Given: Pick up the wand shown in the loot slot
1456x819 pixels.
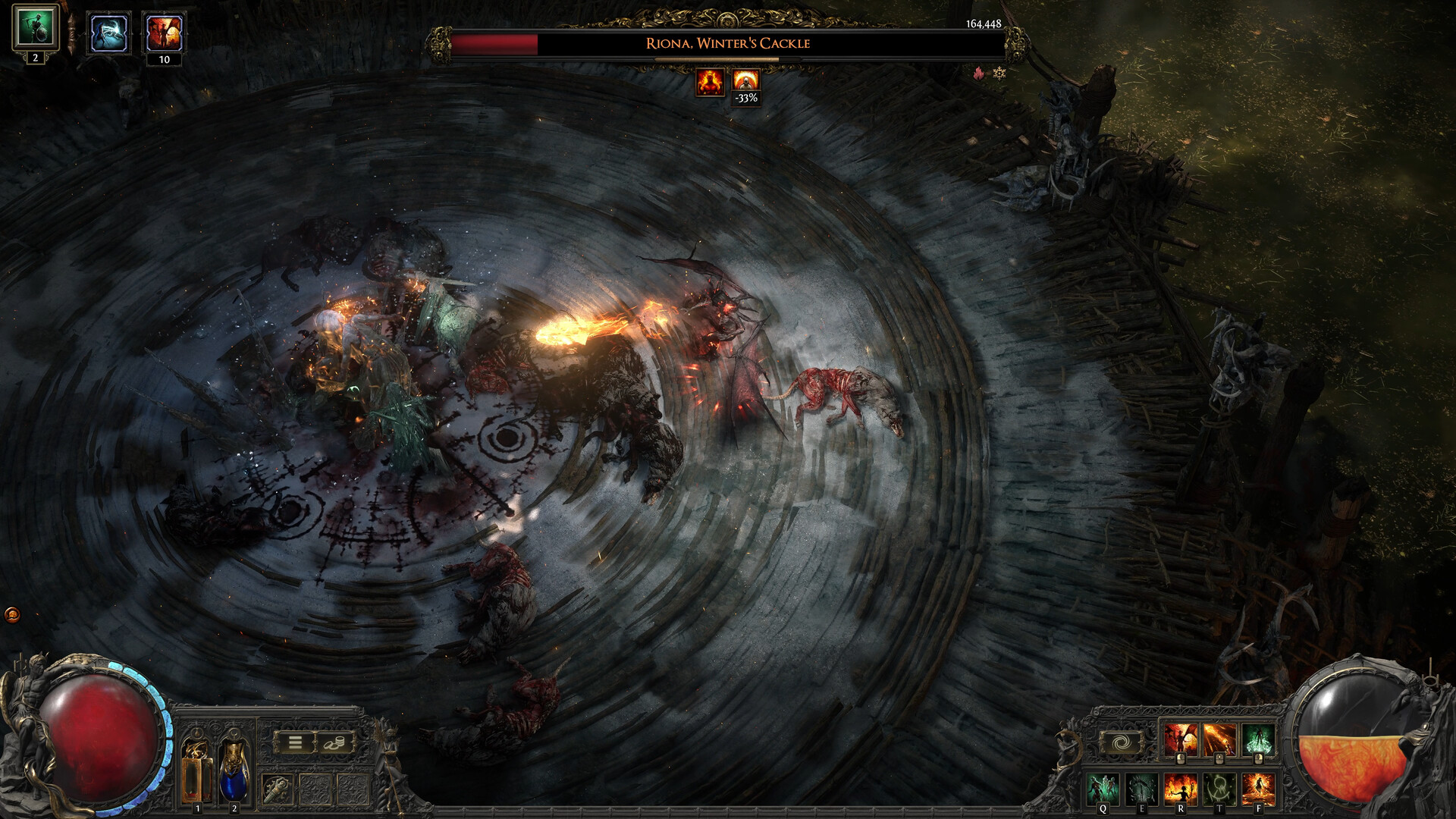Looking at the screenshot, I should pyautogui.click(x=276, y=789).
